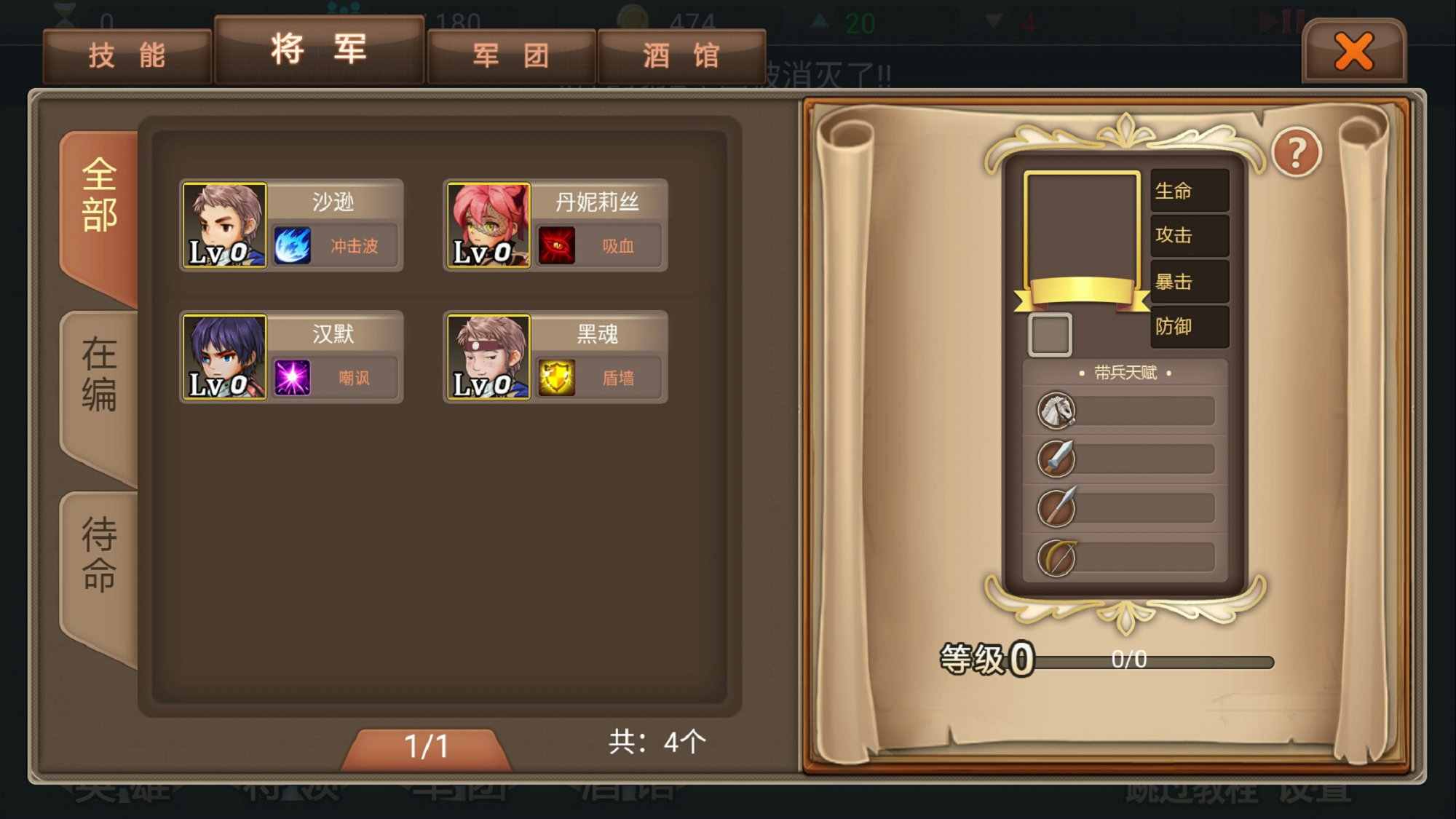Open the 酒馆 tab
The height and width of the screenshot is (819, 1456).
[679, 54]
